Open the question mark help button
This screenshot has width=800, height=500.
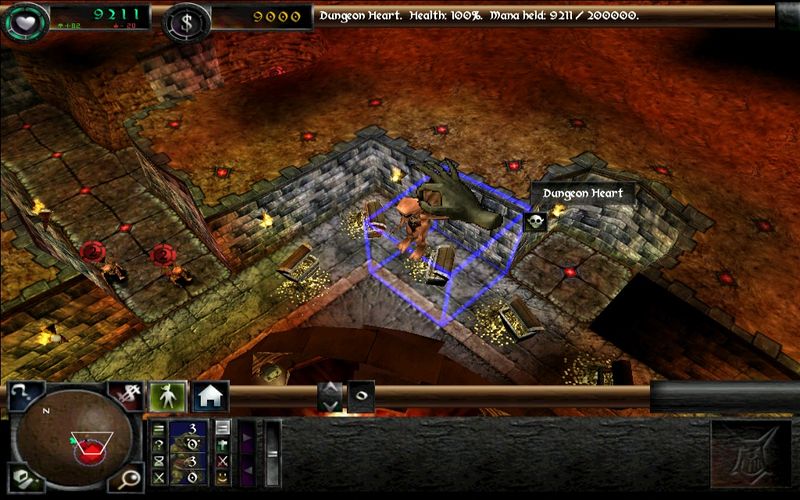tap(21, 395)
